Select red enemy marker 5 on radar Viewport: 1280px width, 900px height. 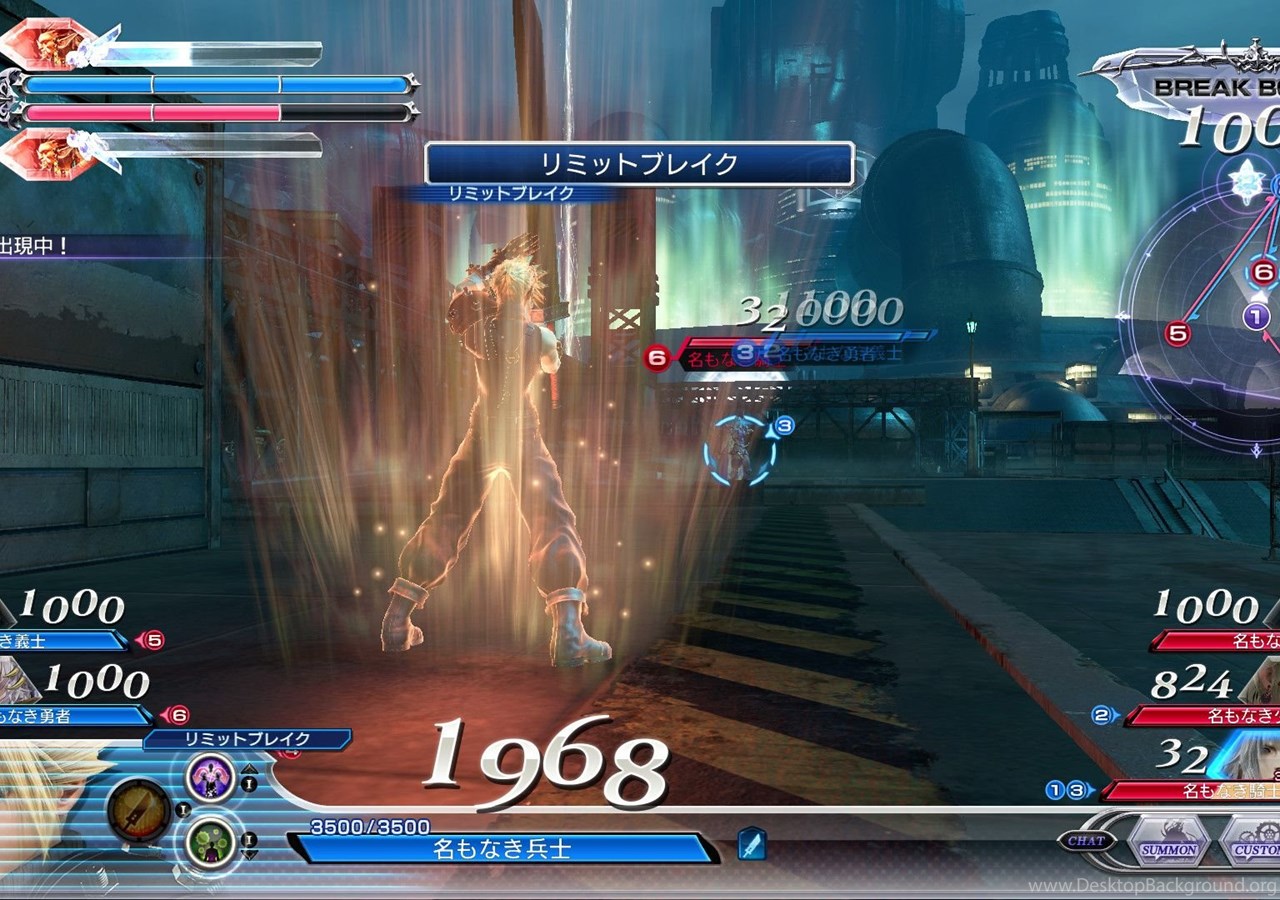point(1178,334)
